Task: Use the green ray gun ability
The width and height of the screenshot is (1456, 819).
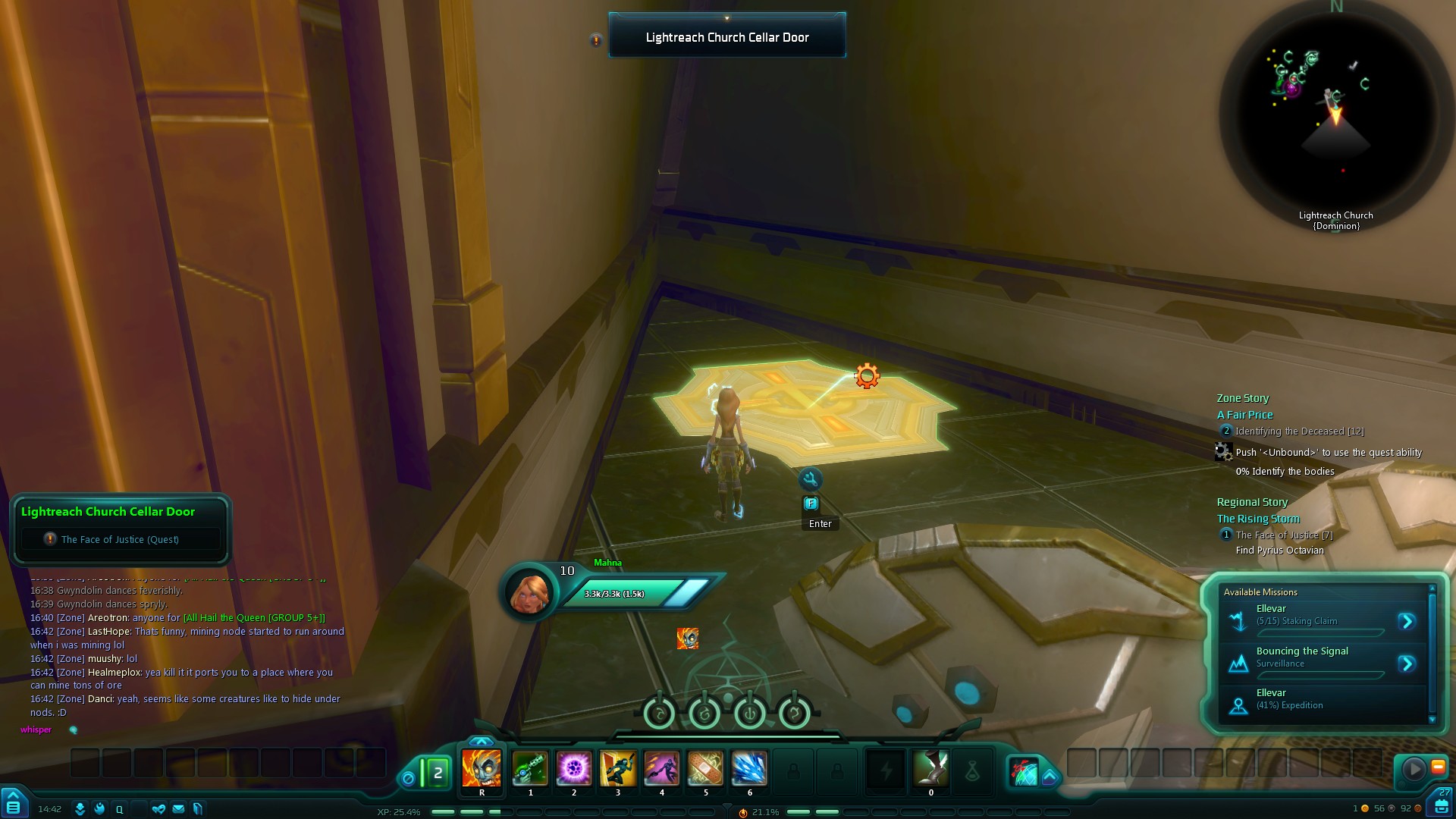Action: pyautogui.click(x=530, y=769)
